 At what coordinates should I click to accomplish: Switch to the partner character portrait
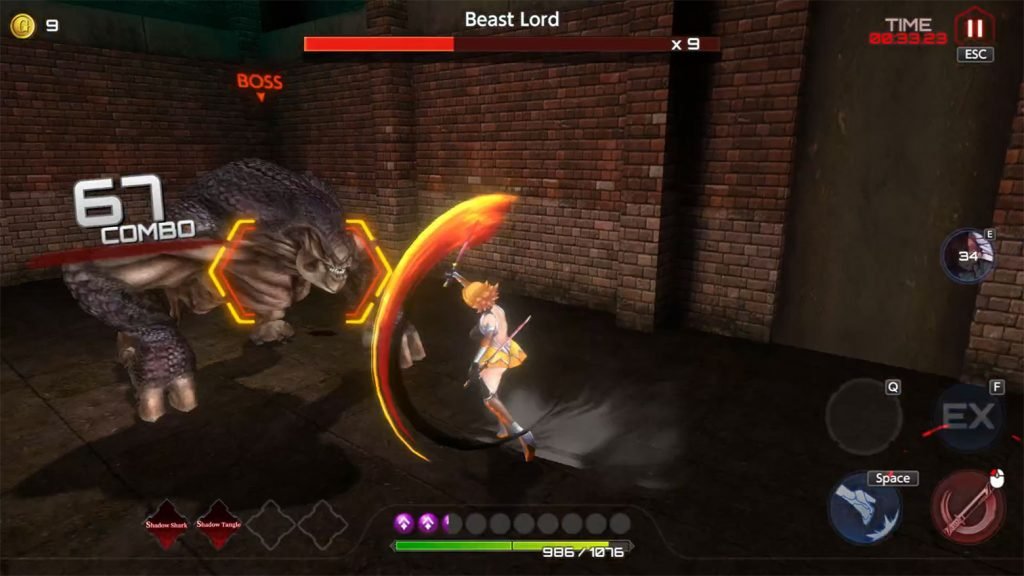[x=968, y=256]
